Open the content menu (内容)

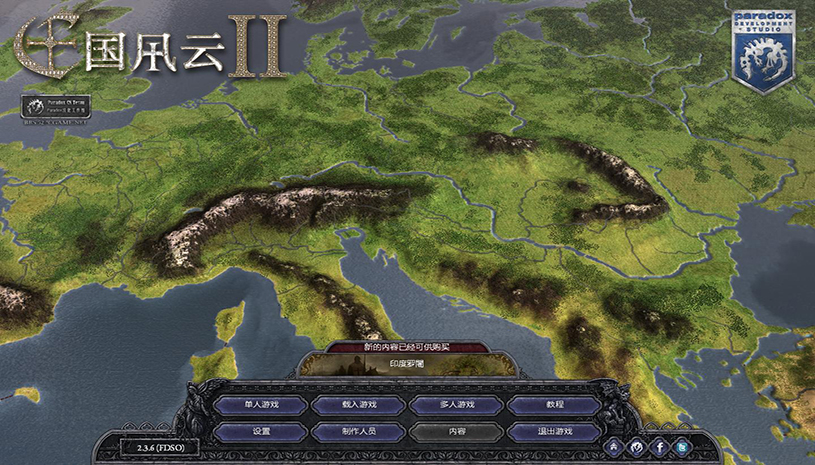coord(457,432)
